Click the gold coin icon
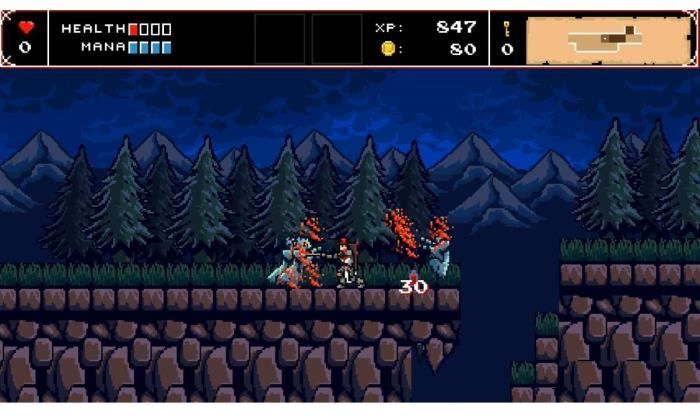The width and height of the screenshot is (700, 416). (x=387, y=48)
